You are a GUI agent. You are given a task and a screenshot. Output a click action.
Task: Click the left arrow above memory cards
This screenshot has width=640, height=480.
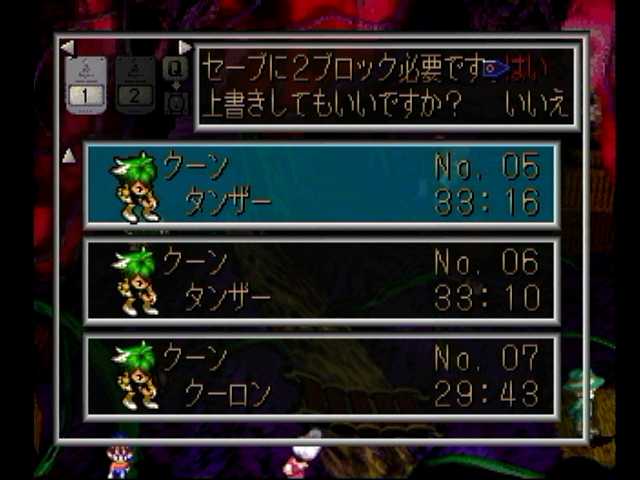pos(66,47)
